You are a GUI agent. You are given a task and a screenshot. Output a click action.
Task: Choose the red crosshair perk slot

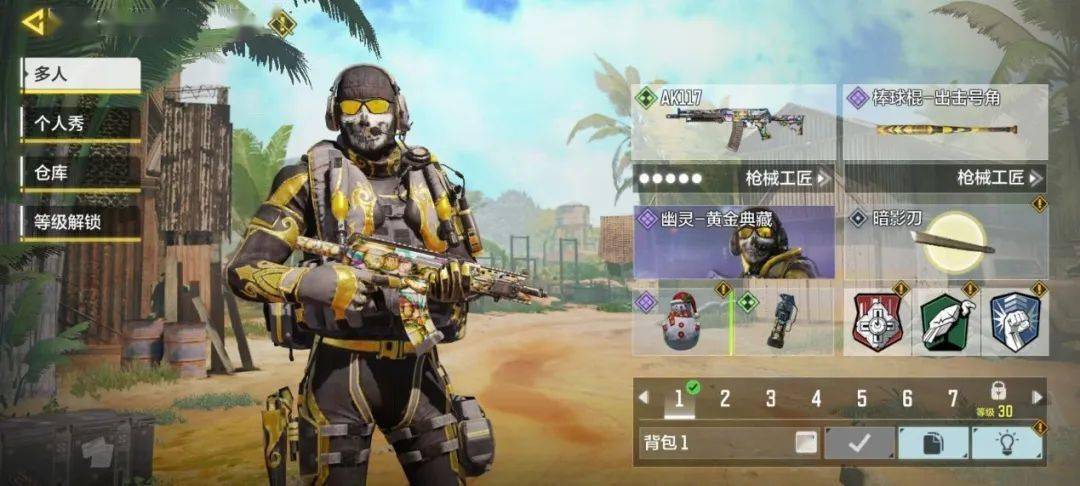[877, 322]
